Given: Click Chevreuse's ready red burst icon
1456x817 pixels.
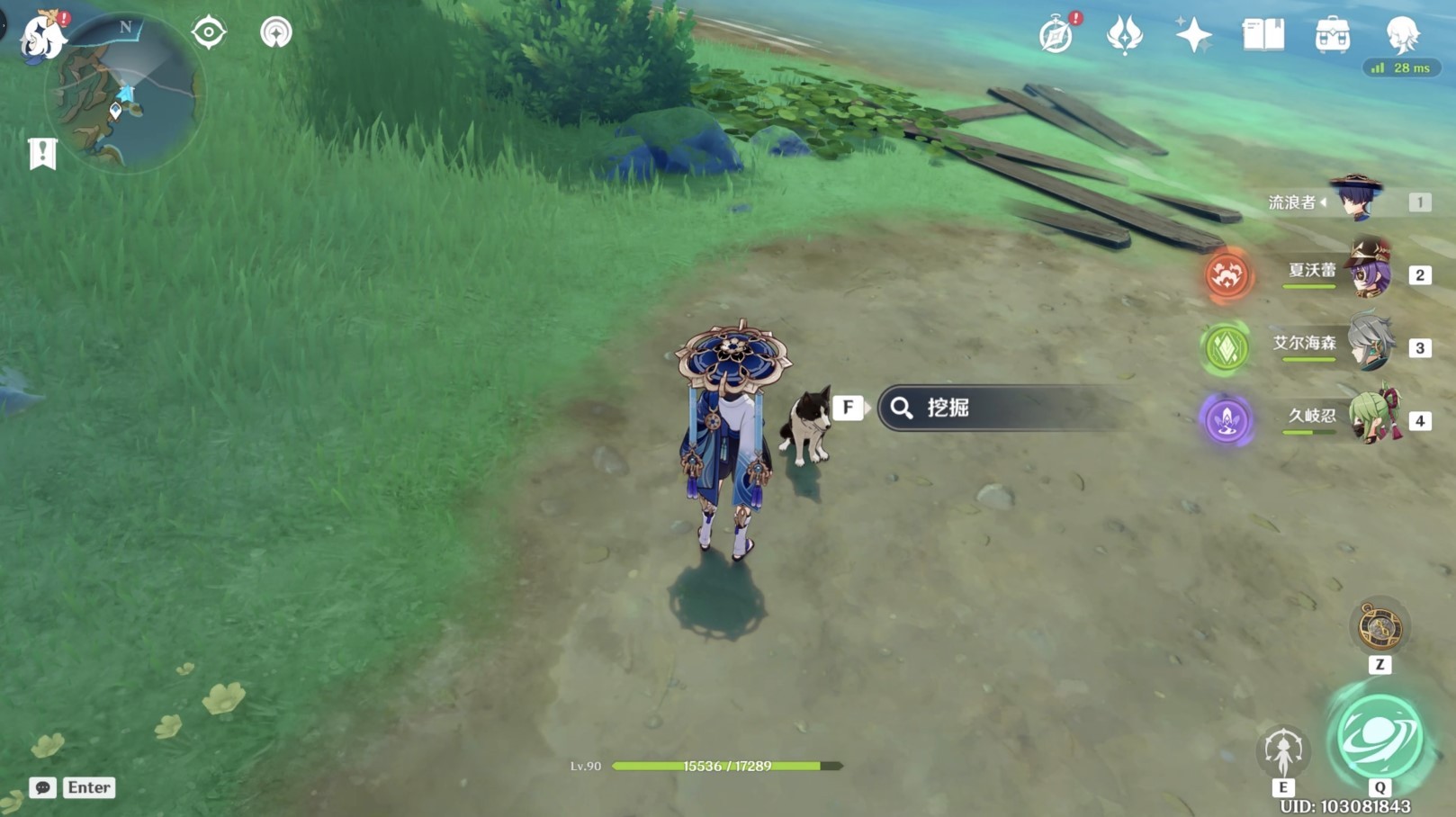Looking at the screenshot, I should [x=1229, y=274].
